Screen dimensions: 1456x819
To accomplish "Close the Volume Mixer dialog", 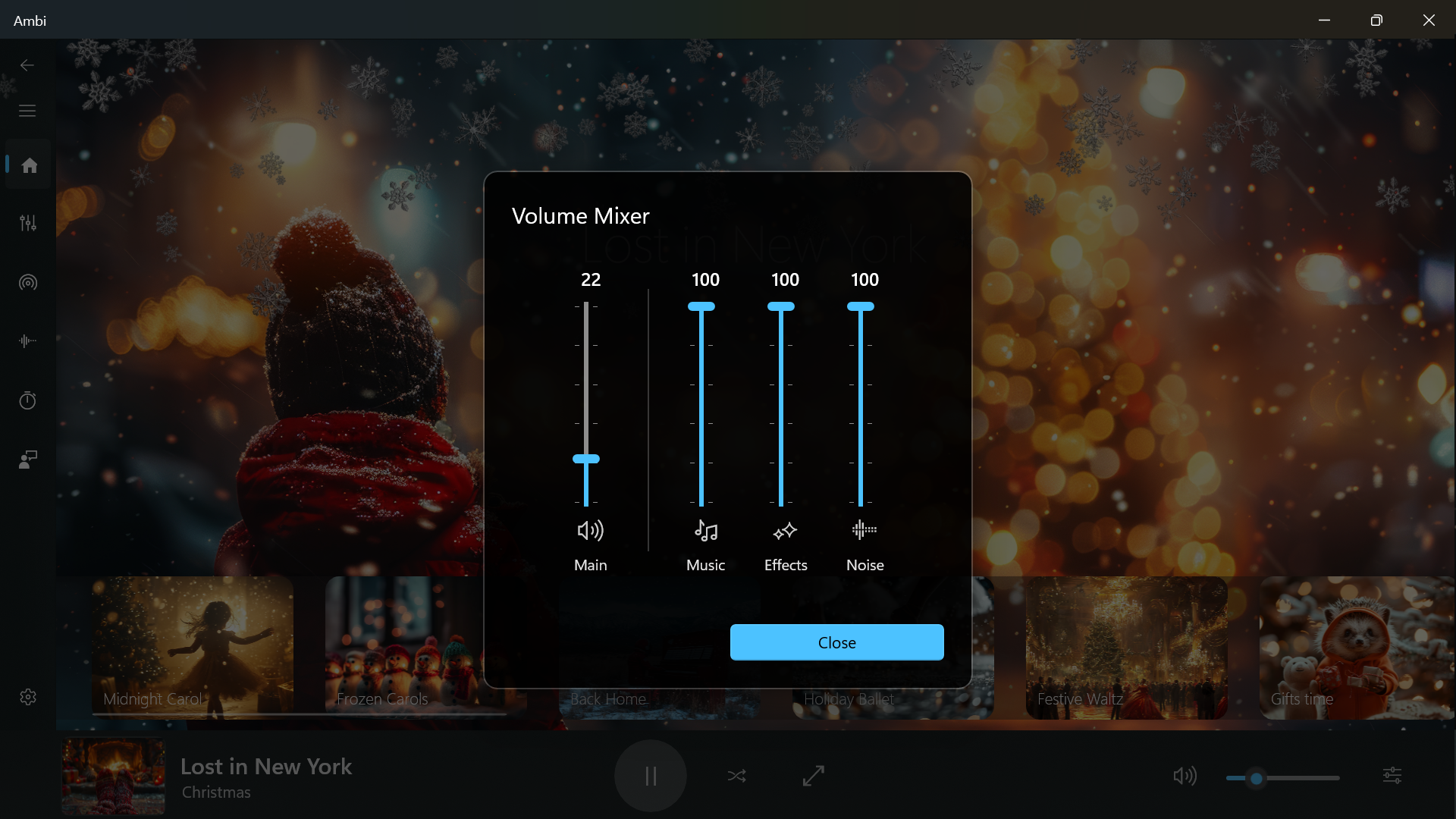I will pos(836,642).
